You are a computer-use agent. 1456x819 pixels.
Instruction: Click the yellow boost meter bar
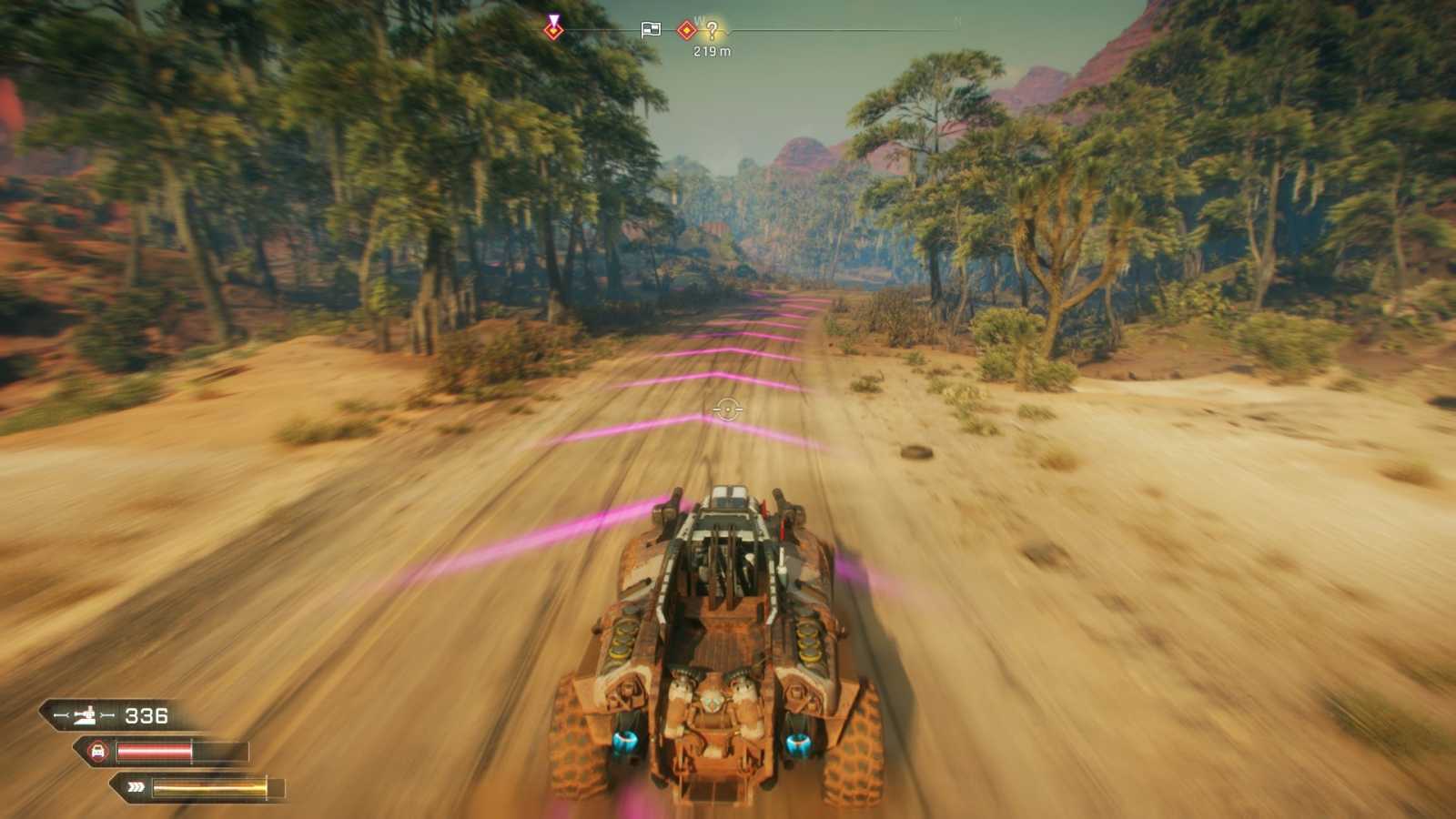coord(209,786)
